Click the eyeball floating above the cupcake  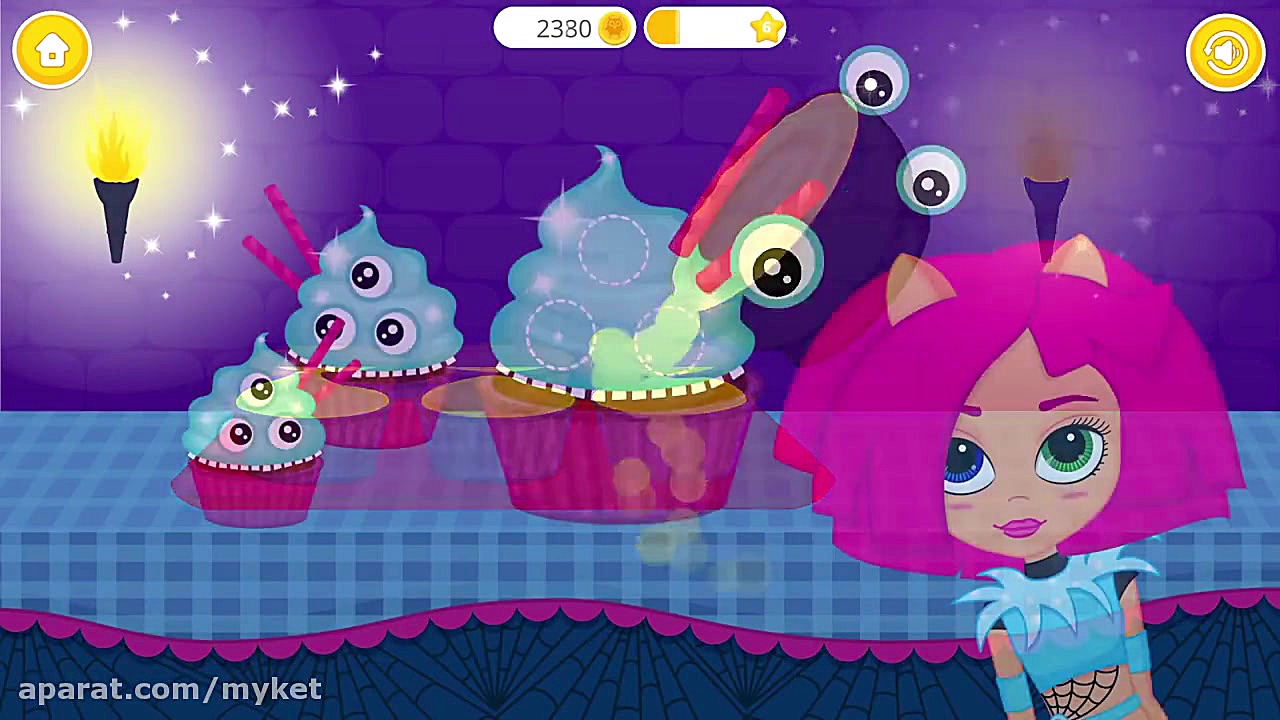[873, 78]
